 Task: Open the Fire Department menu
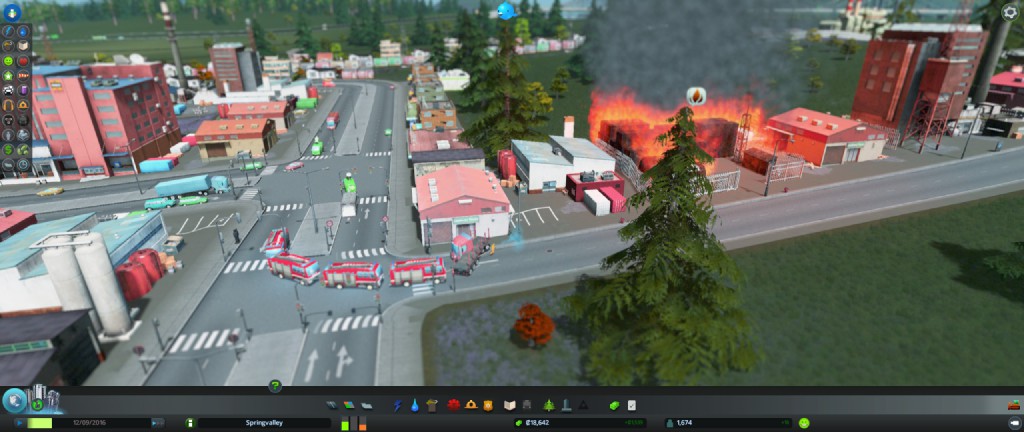[x=471, y=405]
